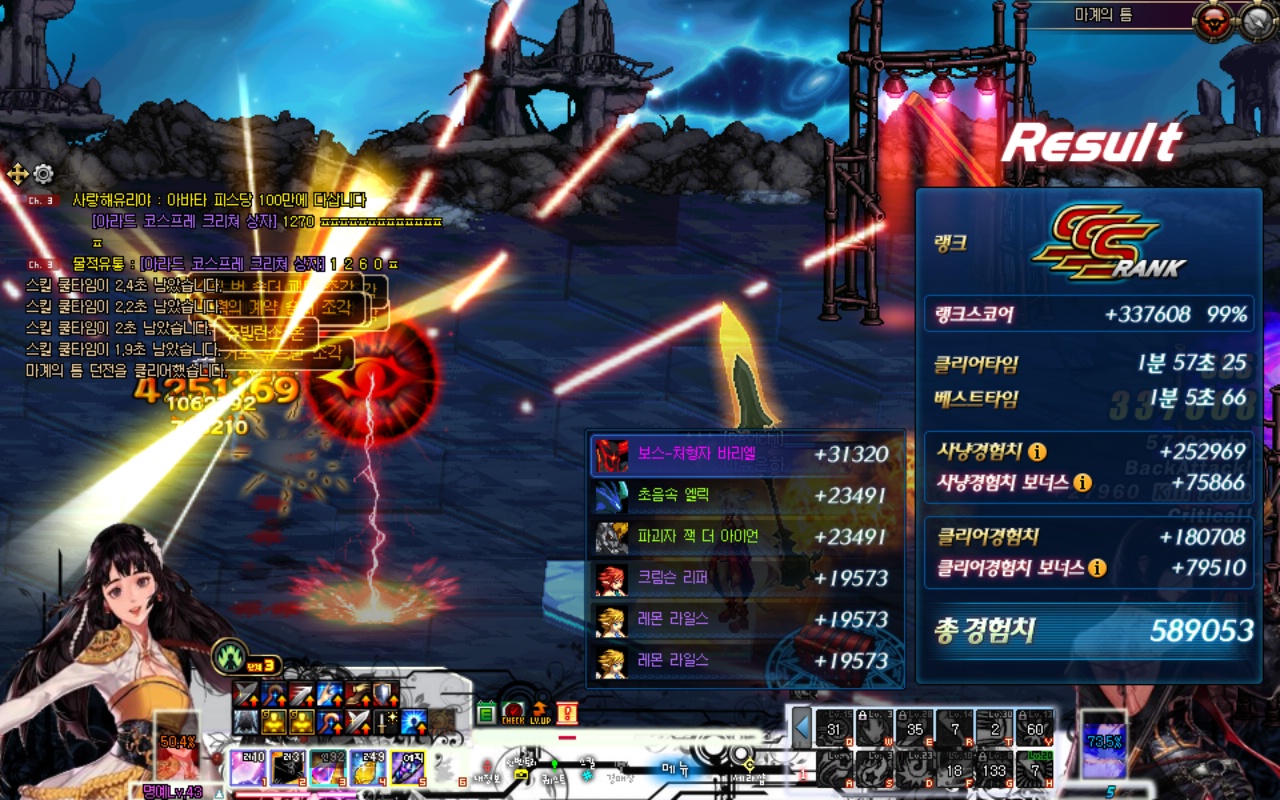Image resolution: width=1280 pixels, height=800 pixels.
Task: Open the exclamation mark quest scroll
Action: (567, 712)
